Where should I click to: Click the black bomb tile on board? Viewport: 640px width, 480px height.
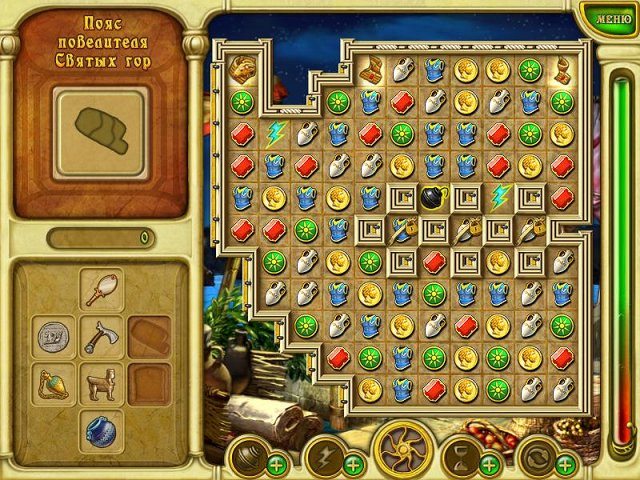coord(435,198)
